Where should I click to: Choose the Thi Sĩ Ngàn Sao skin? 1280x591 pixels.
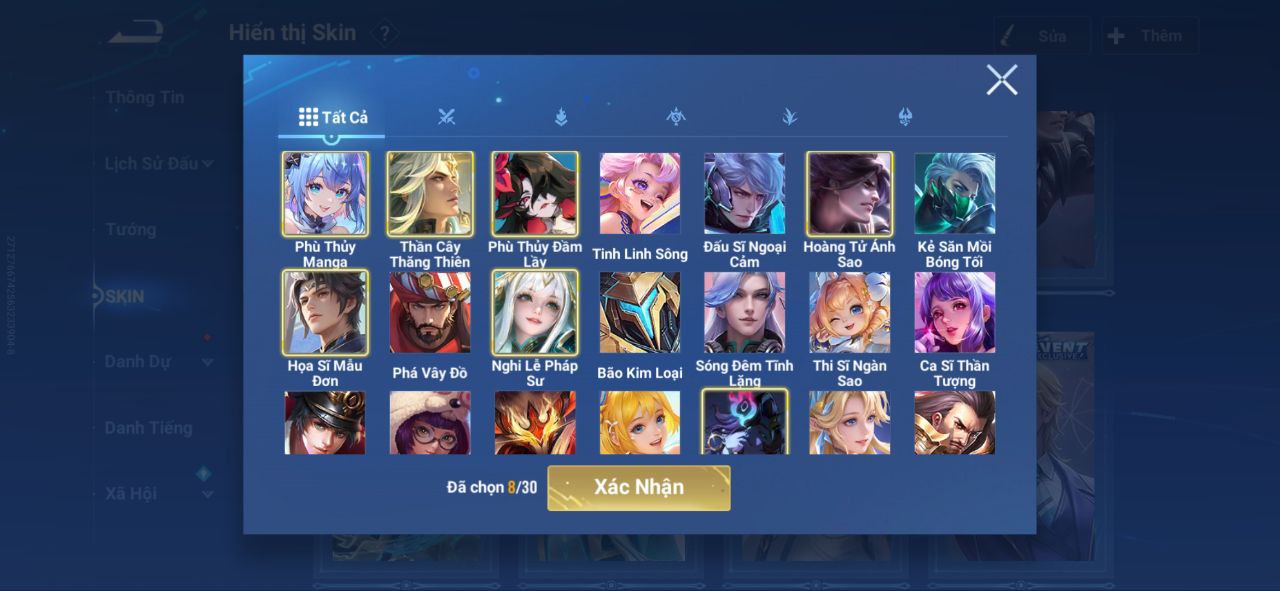850,313
